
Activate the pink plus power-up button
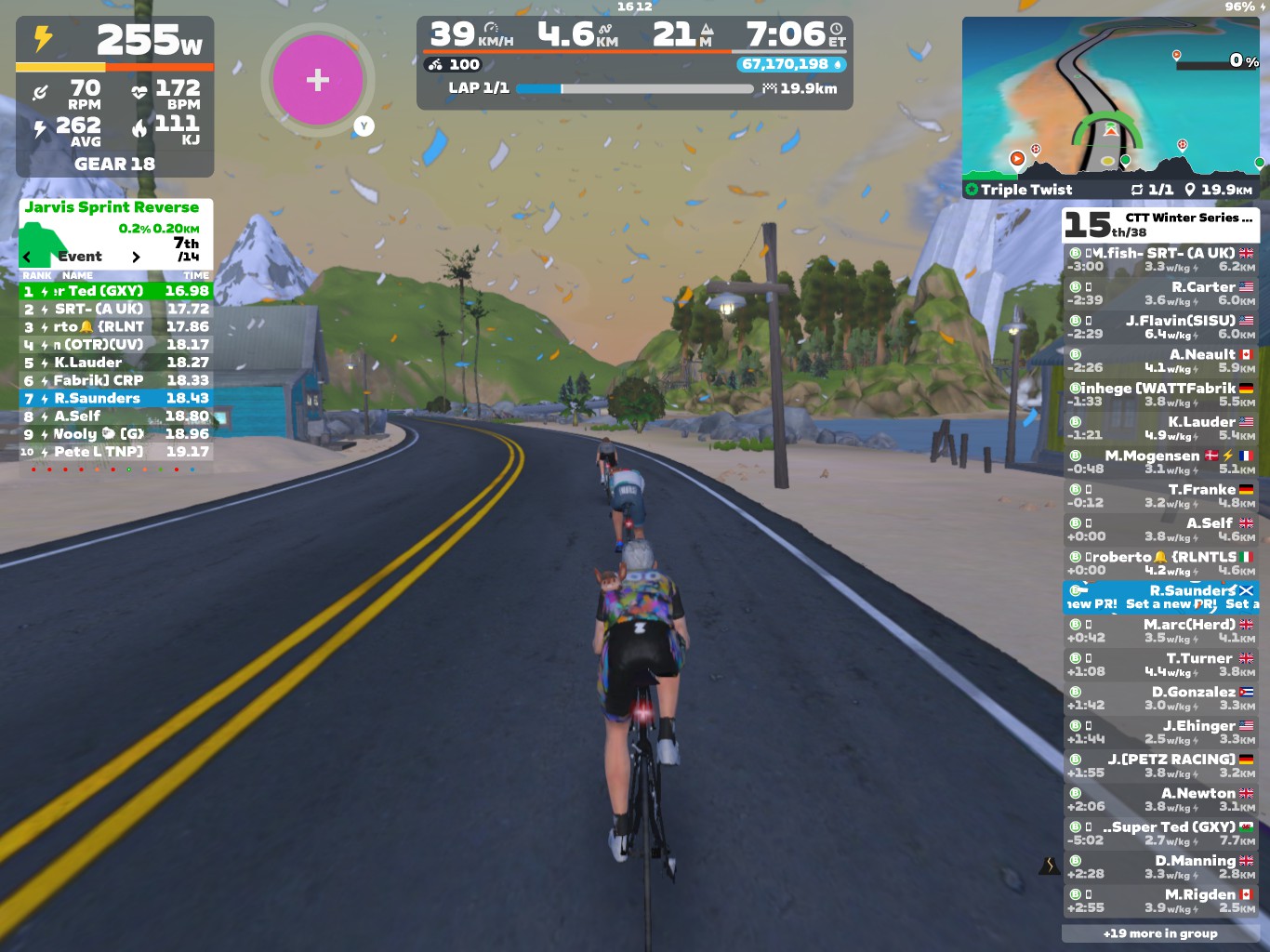(317, 80)
